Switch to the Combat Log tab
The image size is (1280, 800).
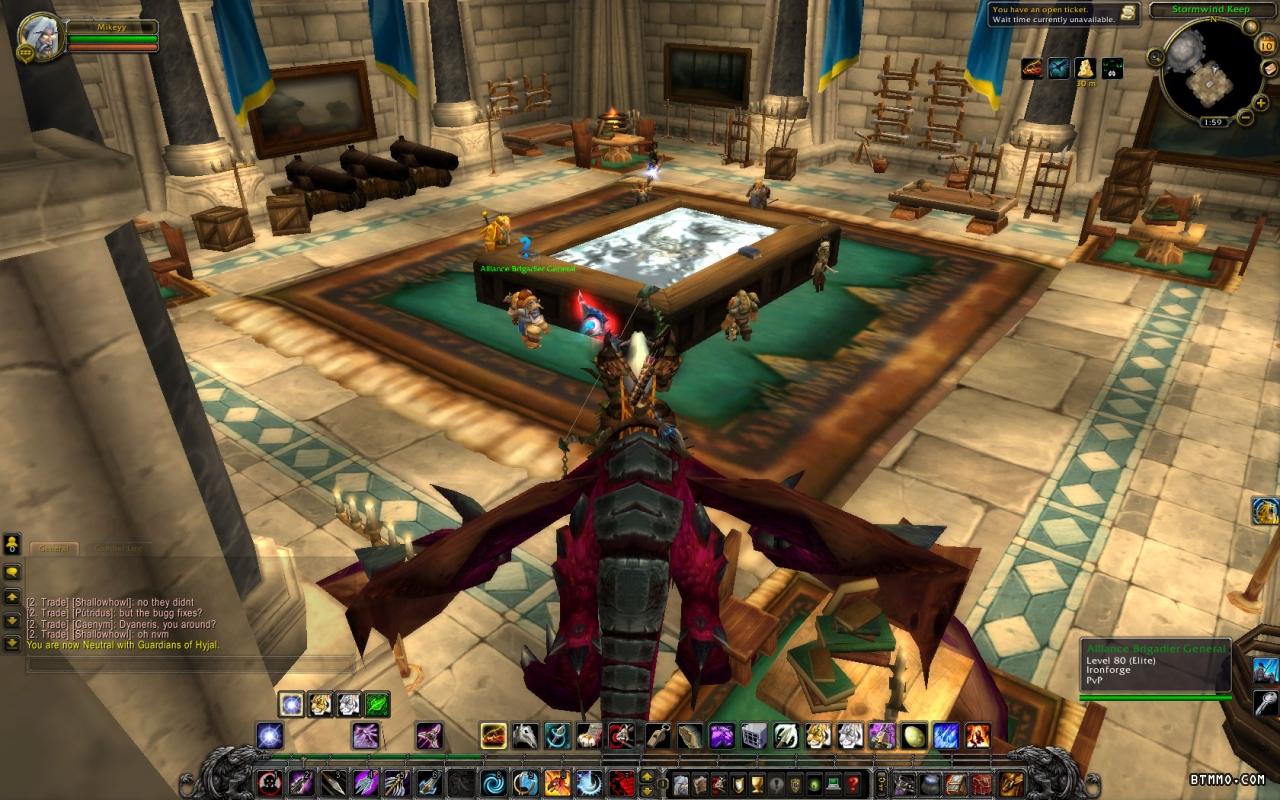point(116,548)
